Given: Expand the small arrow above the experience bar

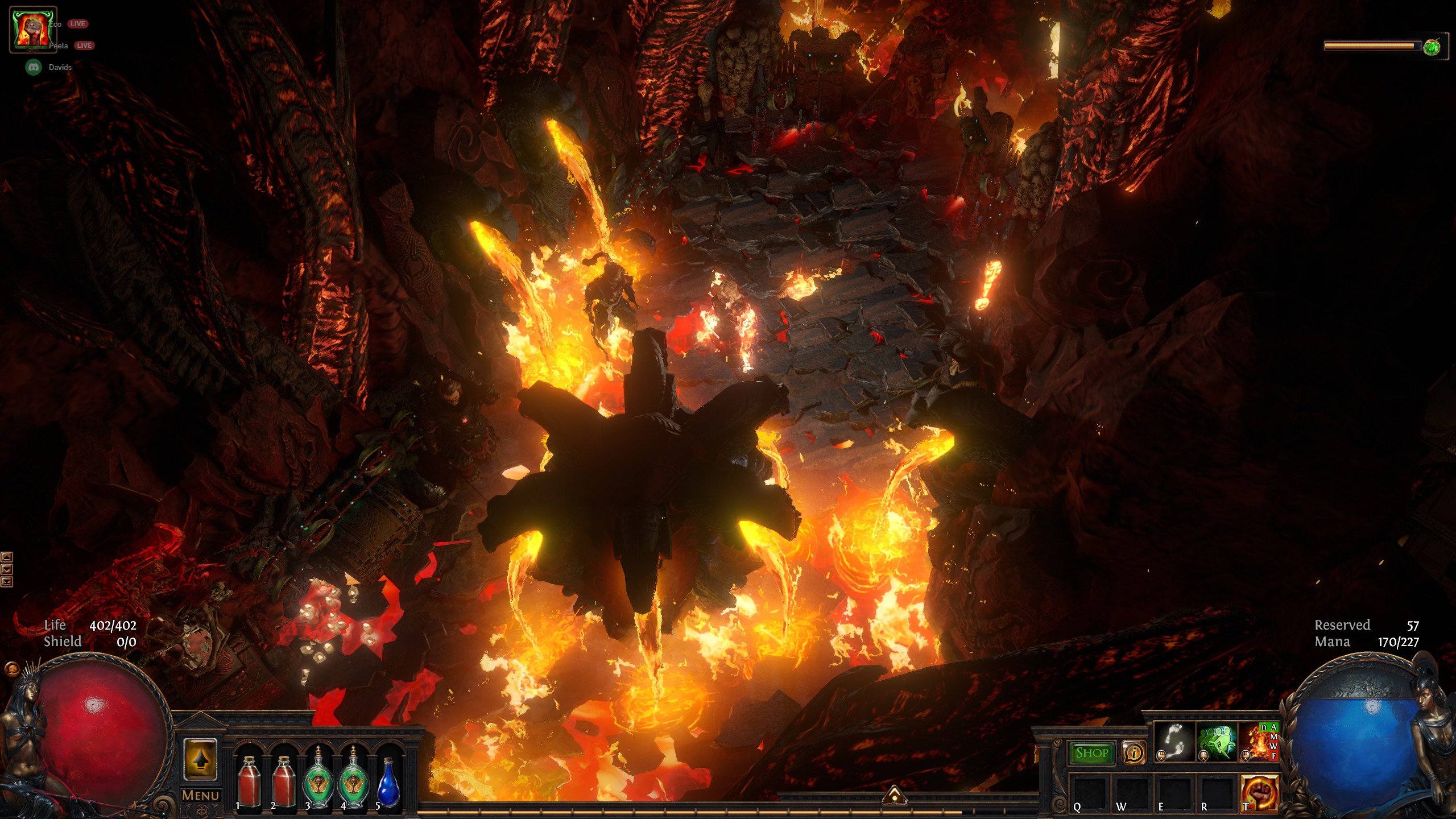Looking at the screenshot, I should (894, 795).
